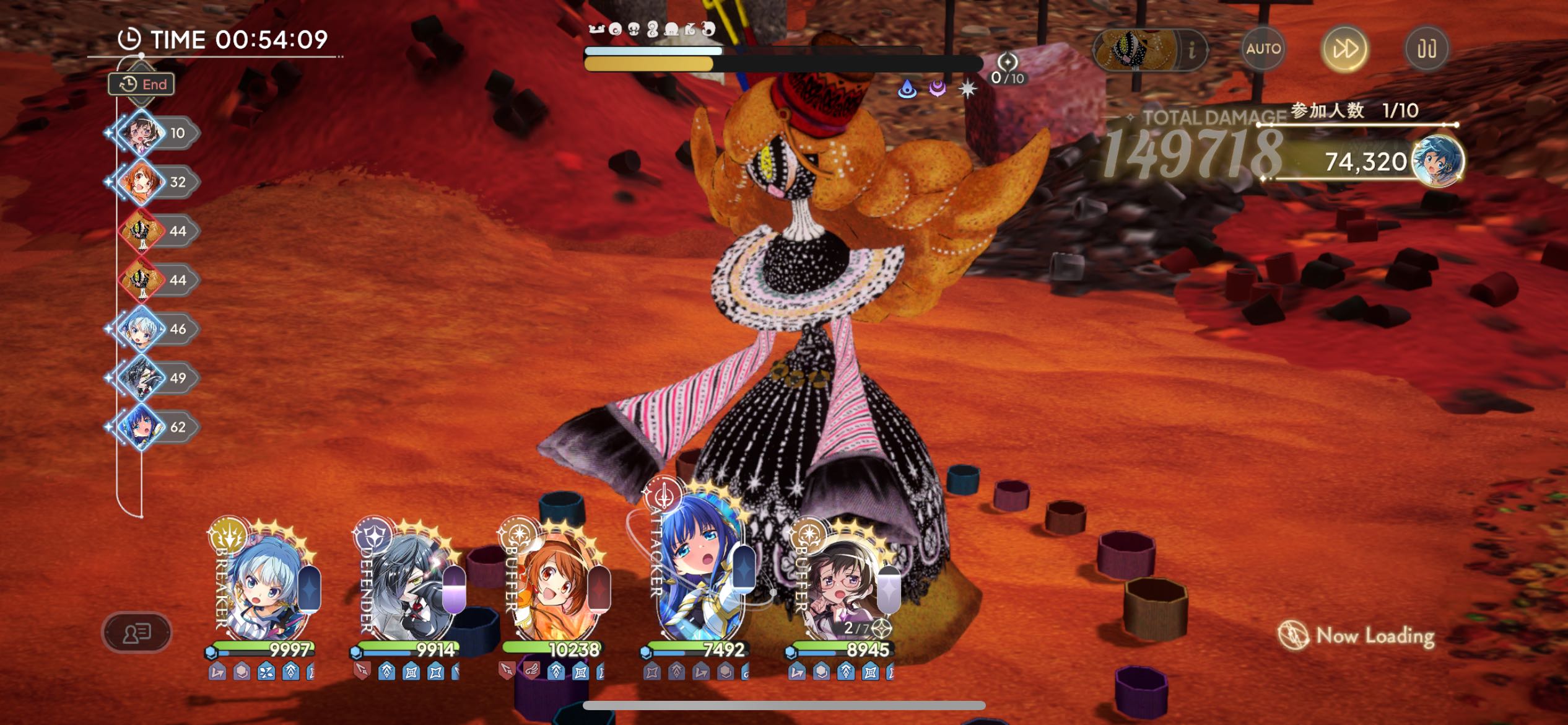Toggle the AUTO battle button
Image resolution: width=1568 pixels, height=725 pixels.
(x=1263, y=49)
